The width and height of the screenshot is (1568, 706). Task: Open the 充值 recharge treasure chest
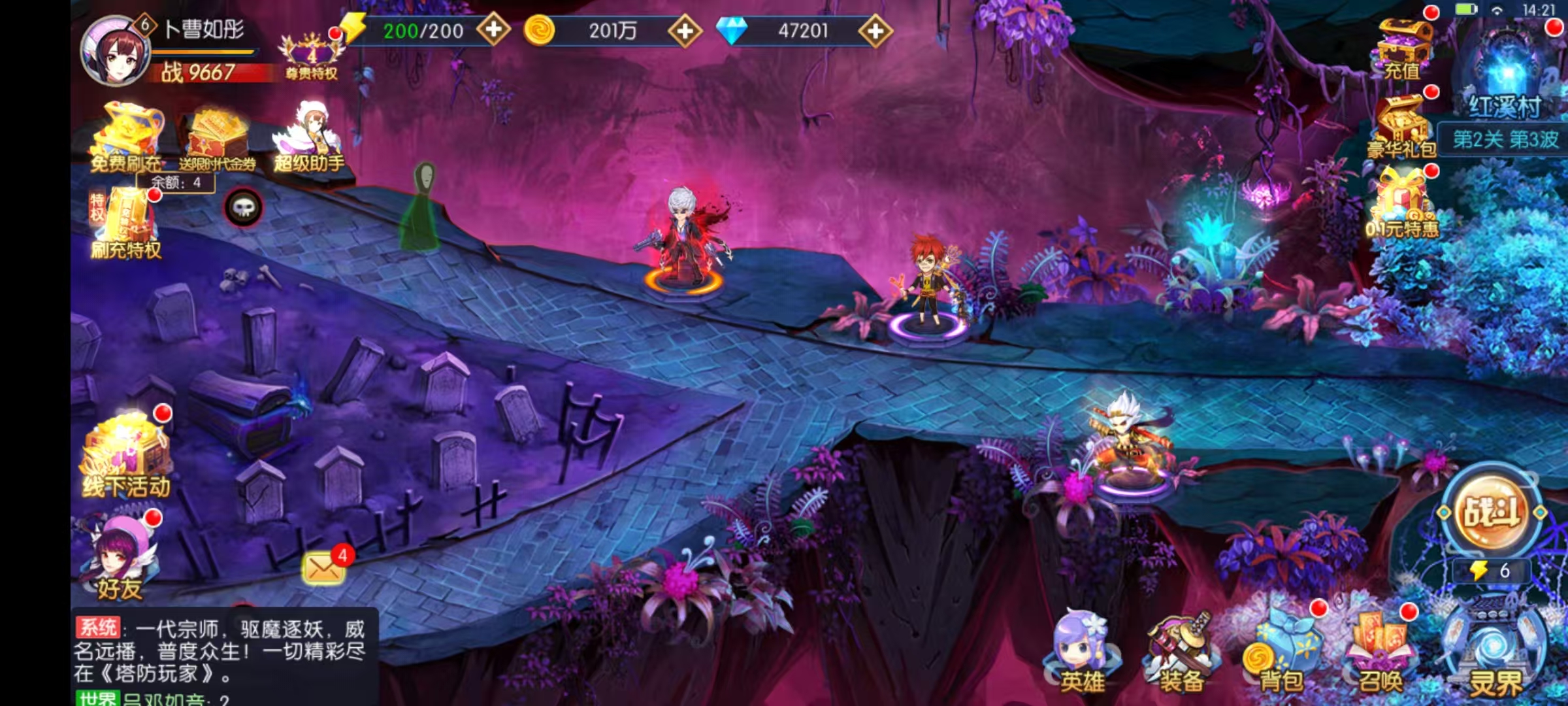(1403, 48)
